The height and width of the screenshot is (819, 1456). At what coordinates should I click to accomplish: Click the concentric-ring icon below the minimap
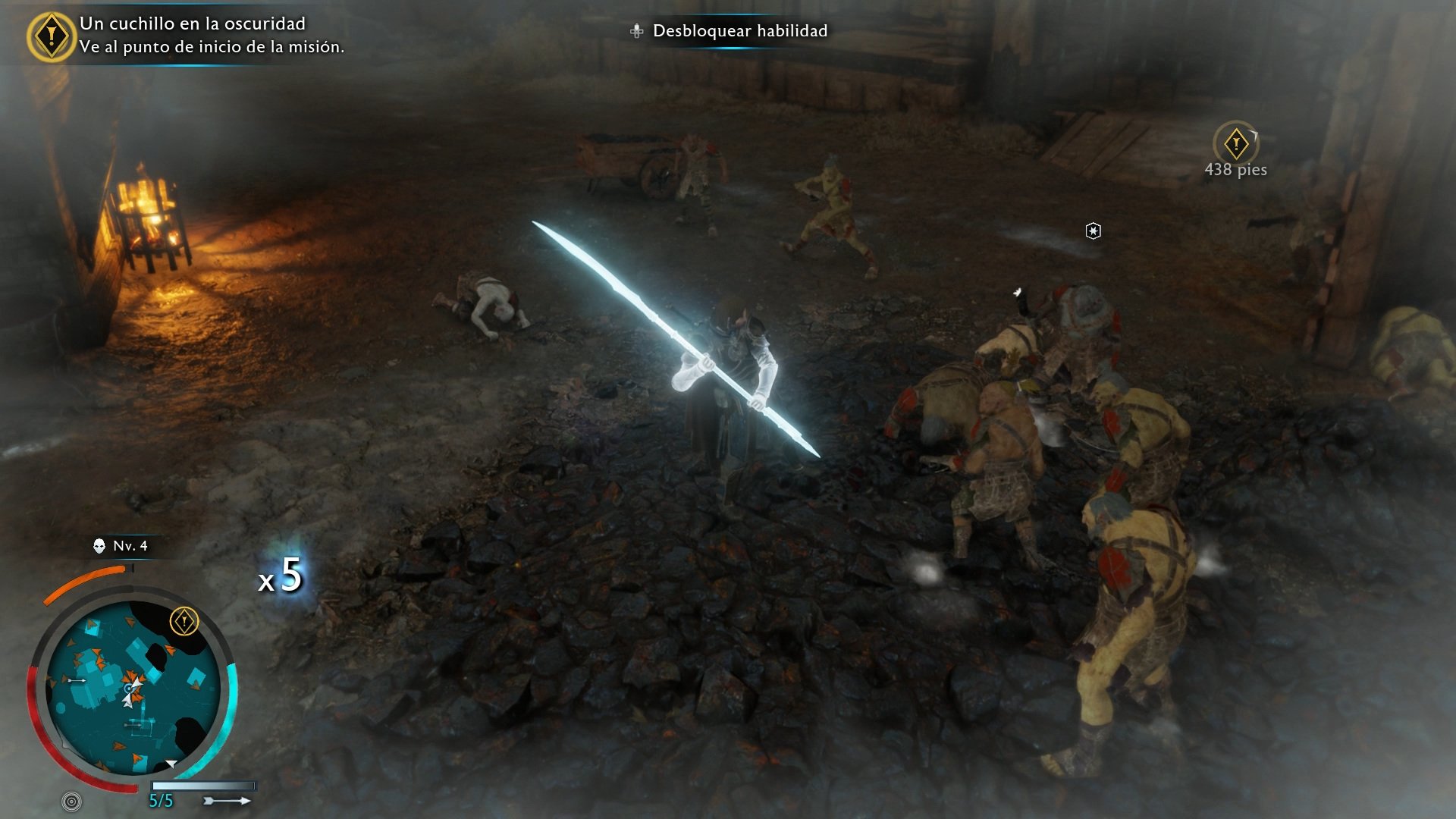tap(72, 801)
